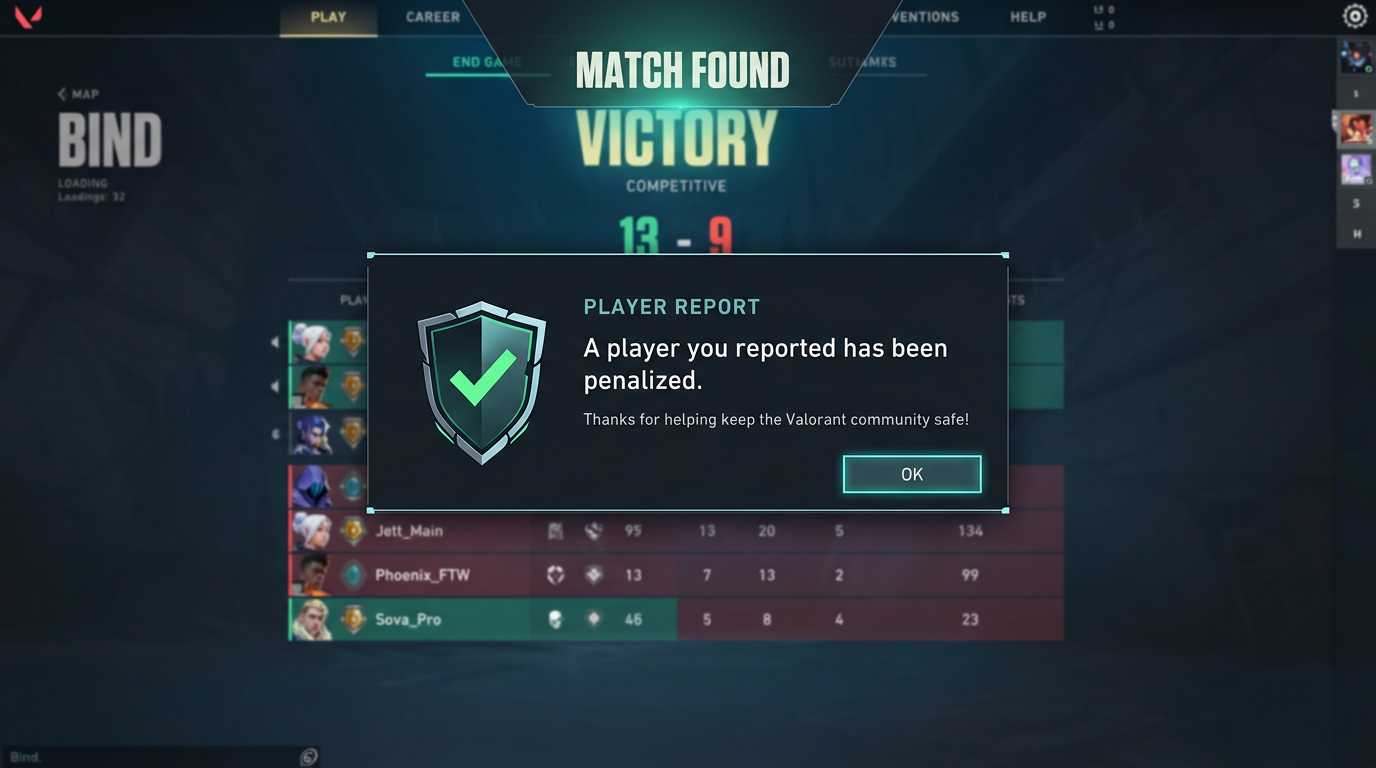Open the orange-red friend avatar in the sidebar
Image resolution: width=1376 pixels, height=768 pixels.
pyautogui.click(x=1356, y=127)
